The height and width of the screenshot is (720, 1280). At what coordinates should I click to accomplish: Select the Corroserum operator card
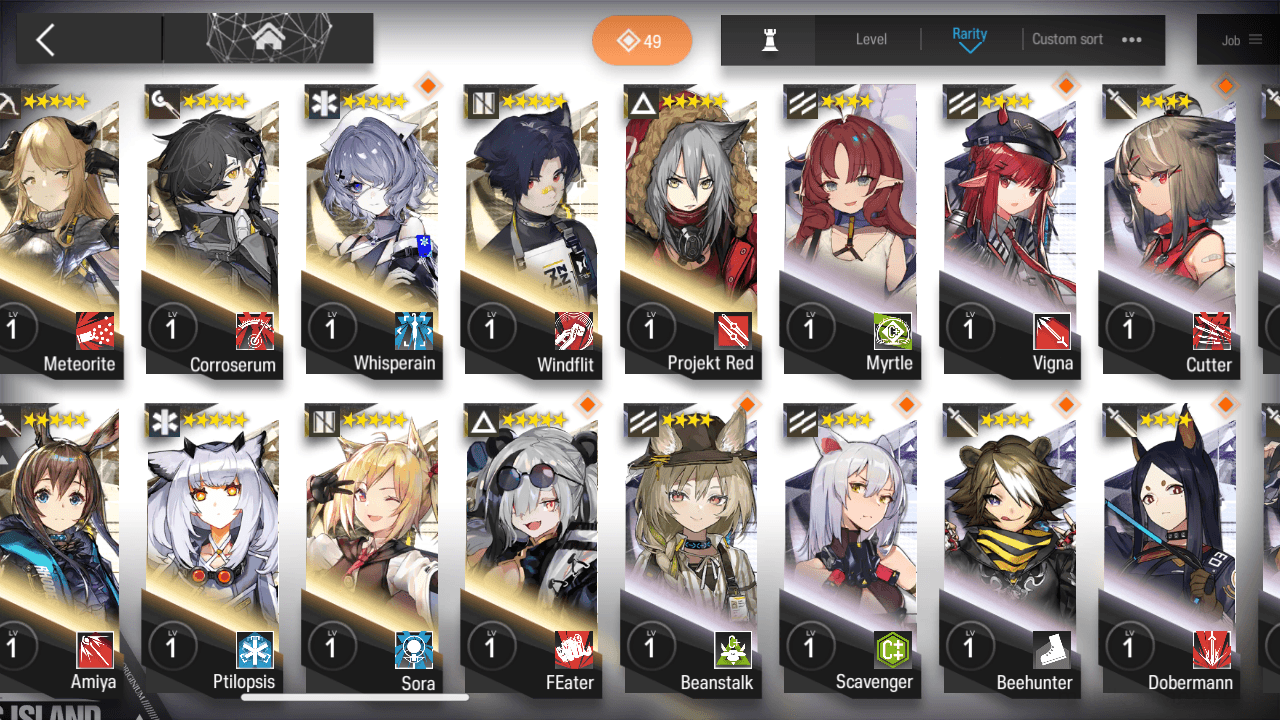(212, 230)
